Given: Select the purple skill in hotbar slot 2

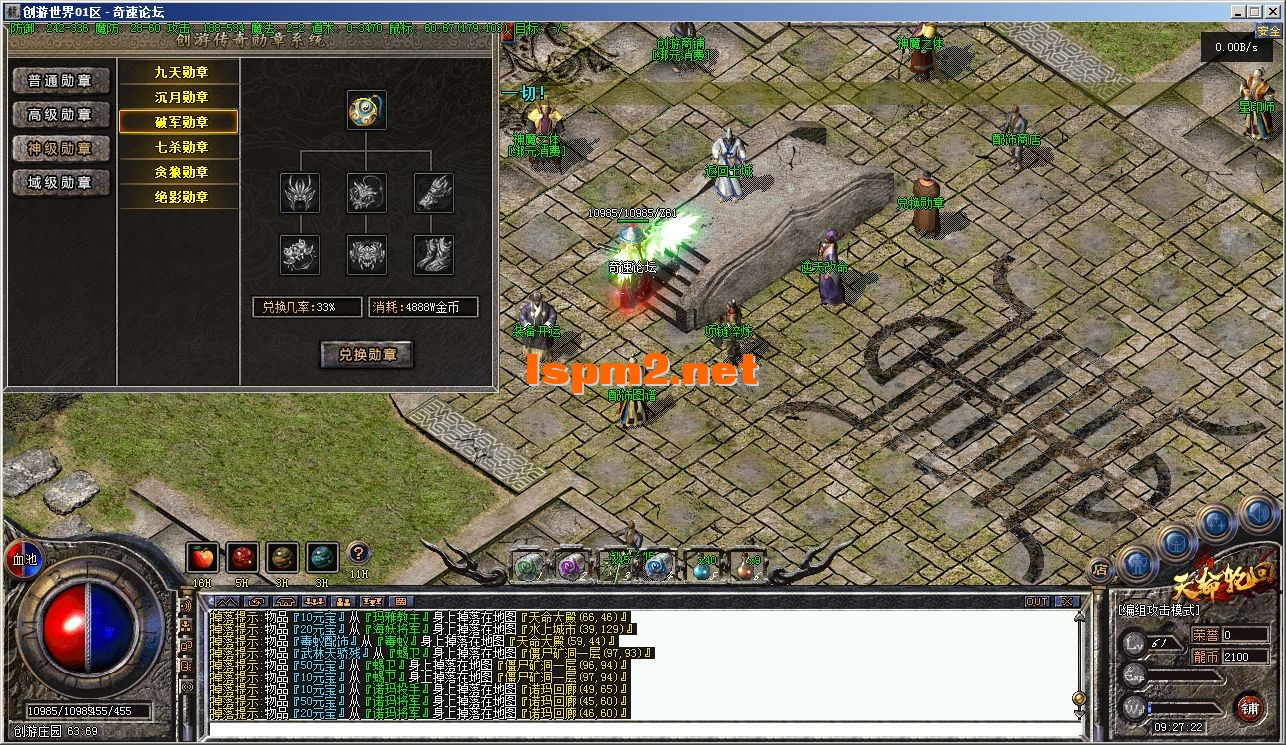Looking at the screenshot, I should 570,566.
